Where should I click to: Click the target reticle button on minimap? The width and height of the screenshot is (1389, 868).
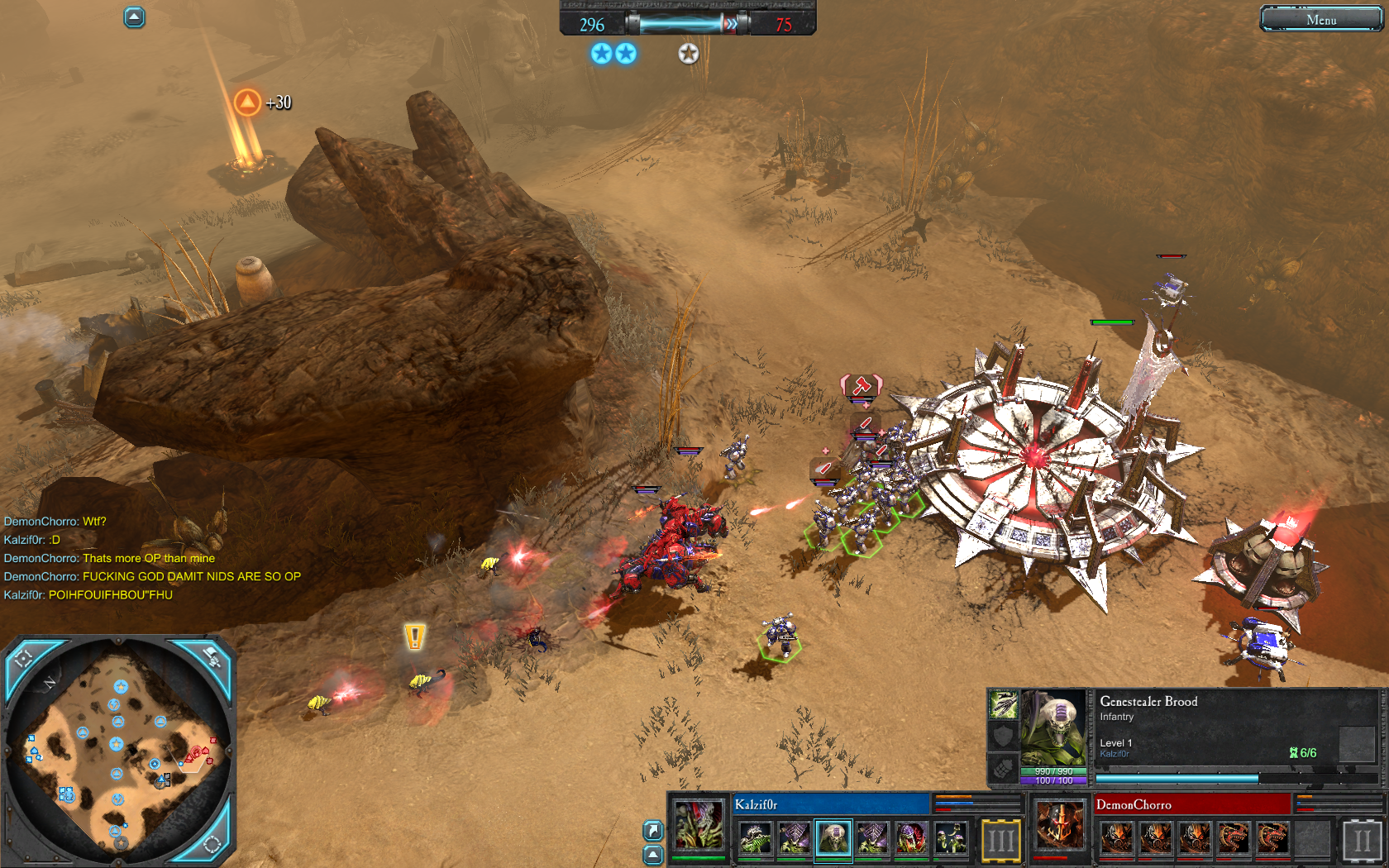(x=23, y=659)
